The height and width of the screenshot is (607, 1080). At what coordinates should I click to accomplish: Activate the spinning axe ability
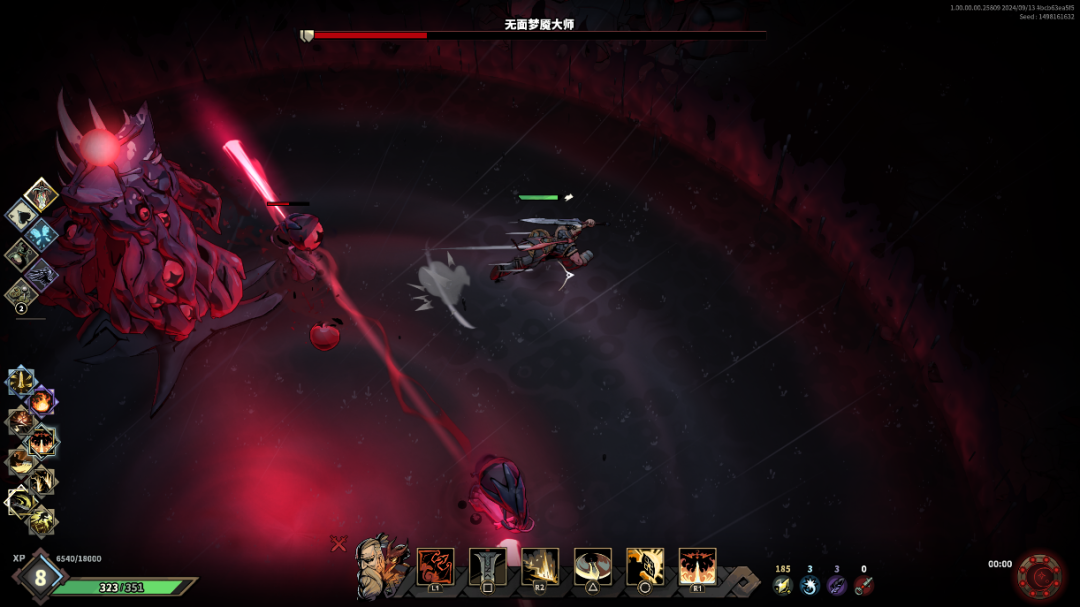pyautogui.click(x=592, y=566)
